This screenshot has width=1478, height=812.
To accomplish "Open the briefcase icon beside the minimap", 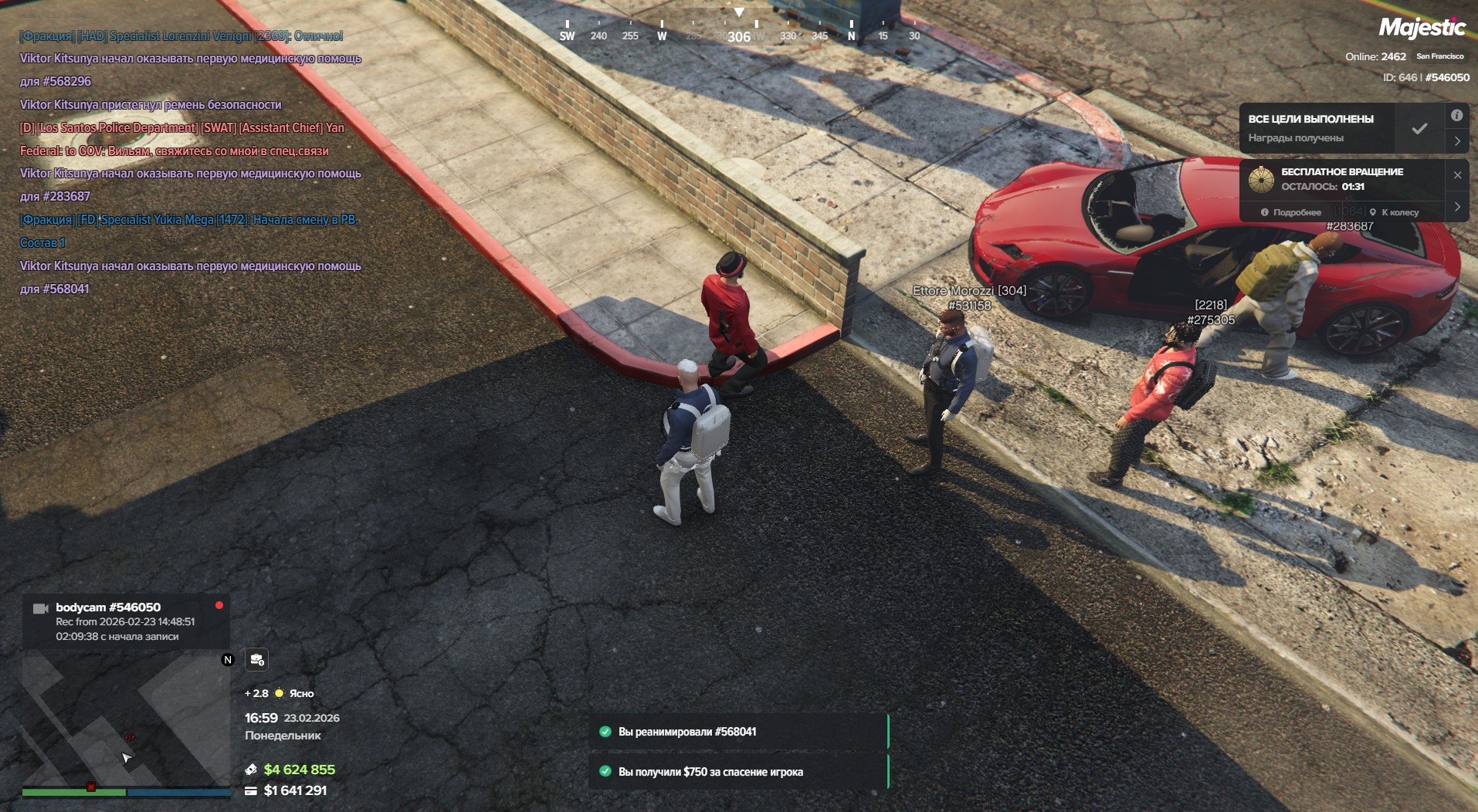I will pos(256,659).
